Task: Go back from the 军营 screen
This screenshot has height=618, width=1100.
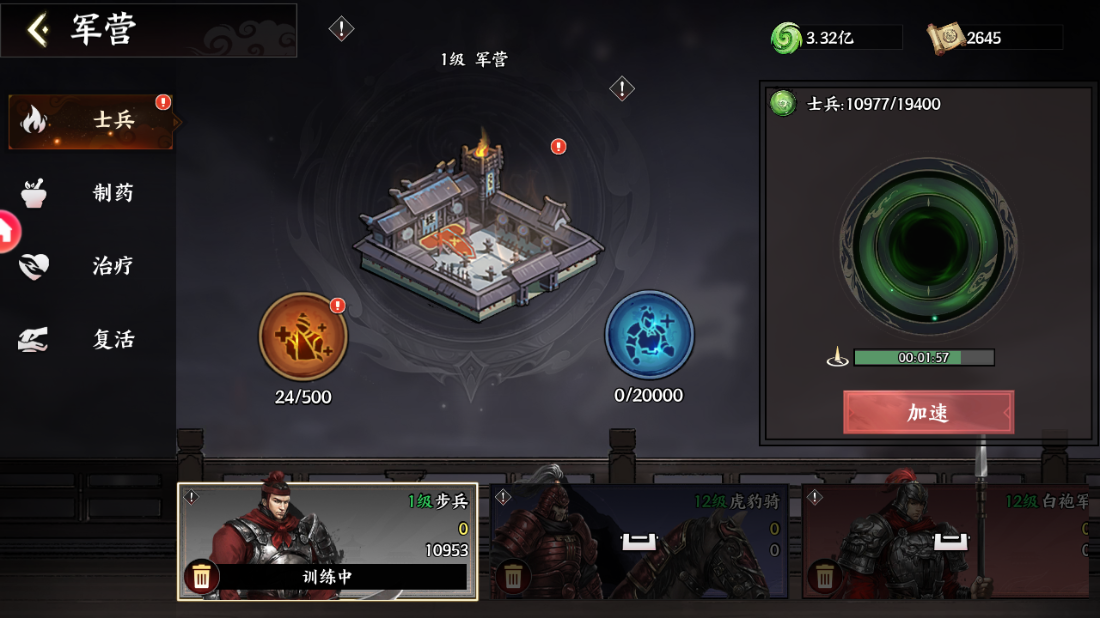Action: click(38, 30)
